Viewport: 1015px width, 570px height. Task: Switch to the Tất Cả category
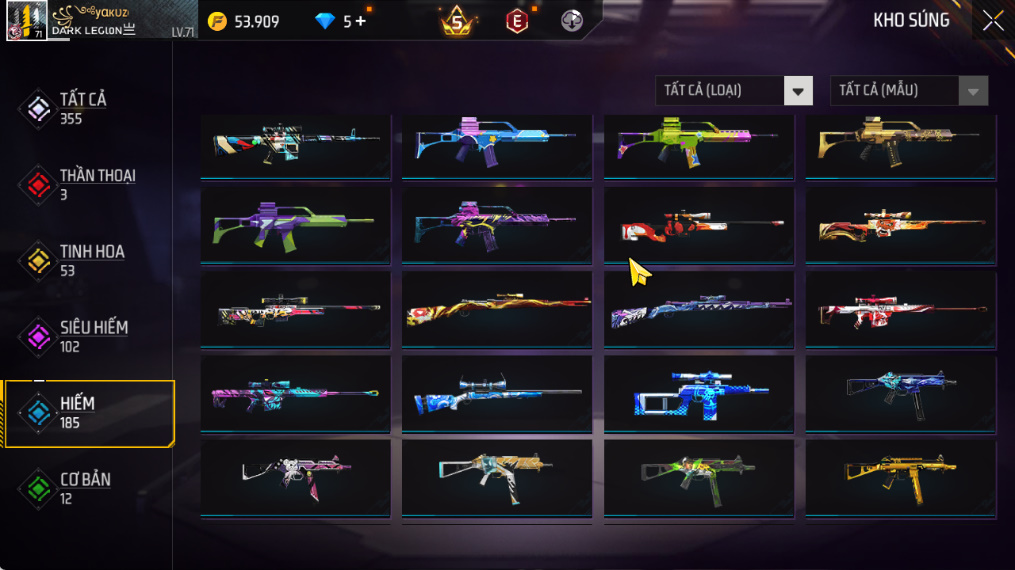pos(82,108)
